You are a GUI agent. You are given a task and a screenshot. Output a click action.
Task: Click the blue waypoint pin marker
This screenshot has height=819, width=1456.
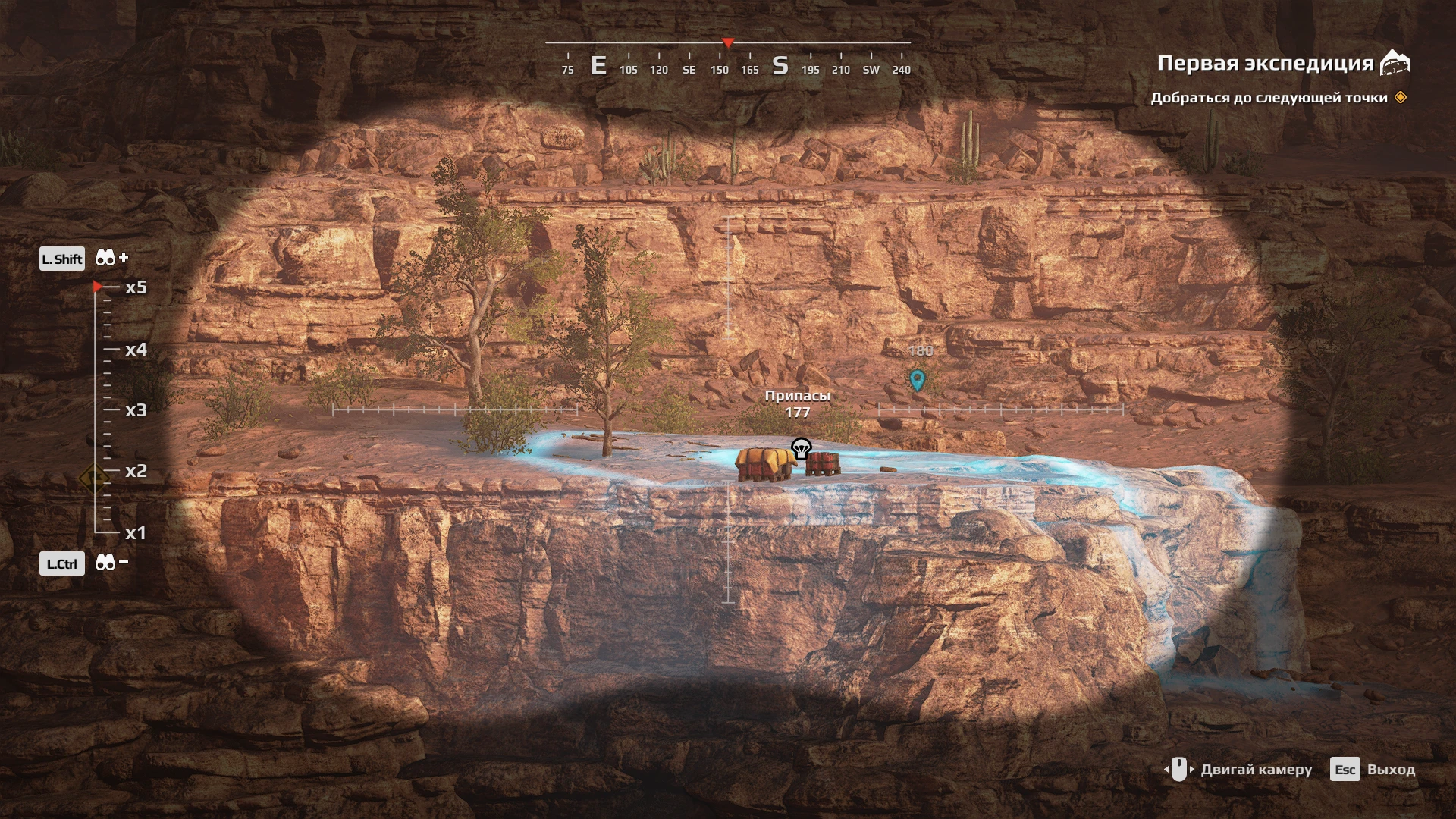pos(918,379)
